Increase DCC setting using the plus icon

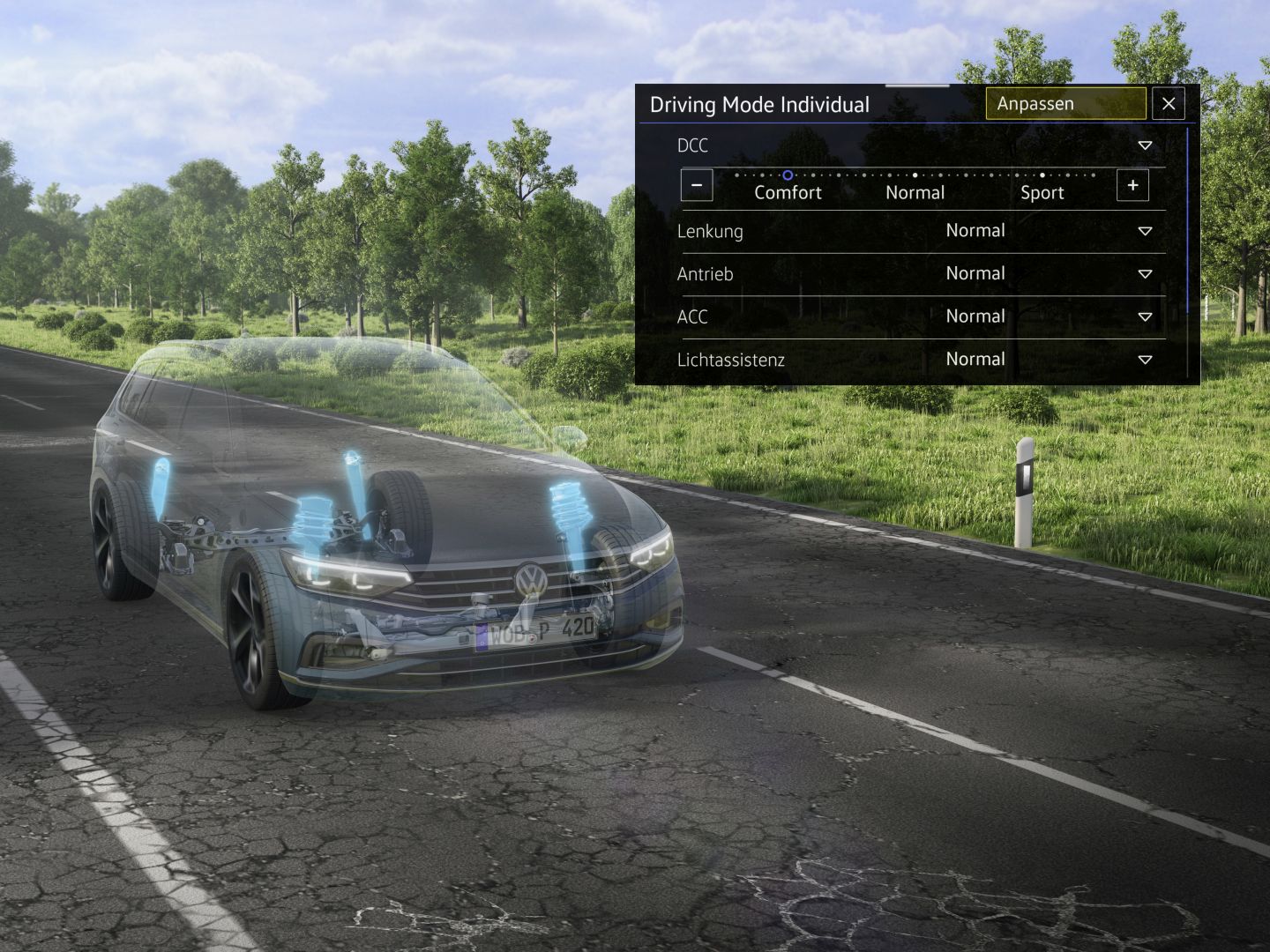coord(1132,185)
